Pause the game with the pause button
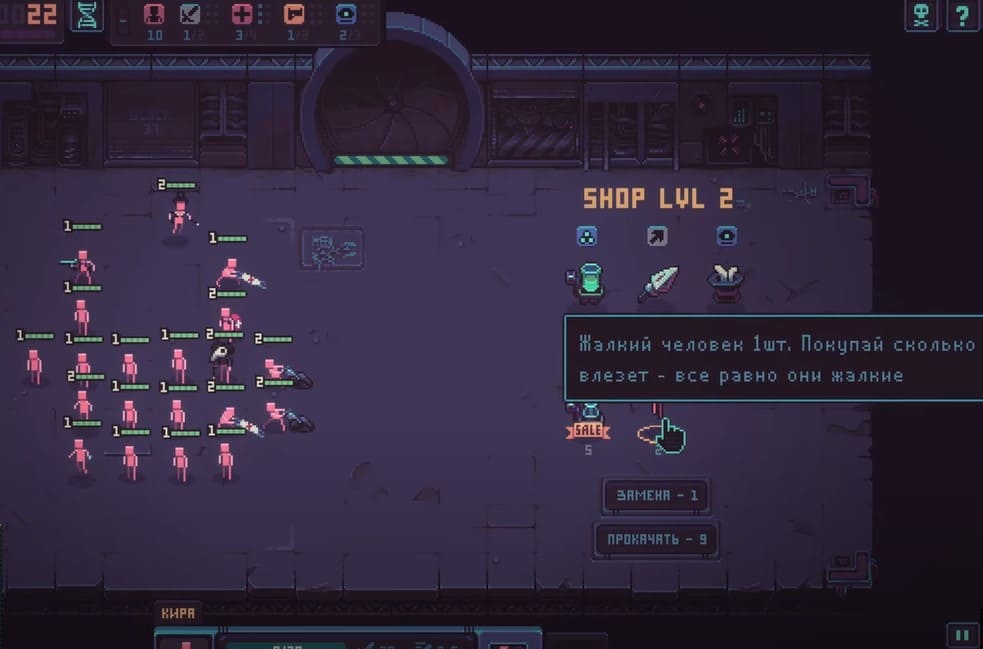983x649 pixels. pos(961,634)
